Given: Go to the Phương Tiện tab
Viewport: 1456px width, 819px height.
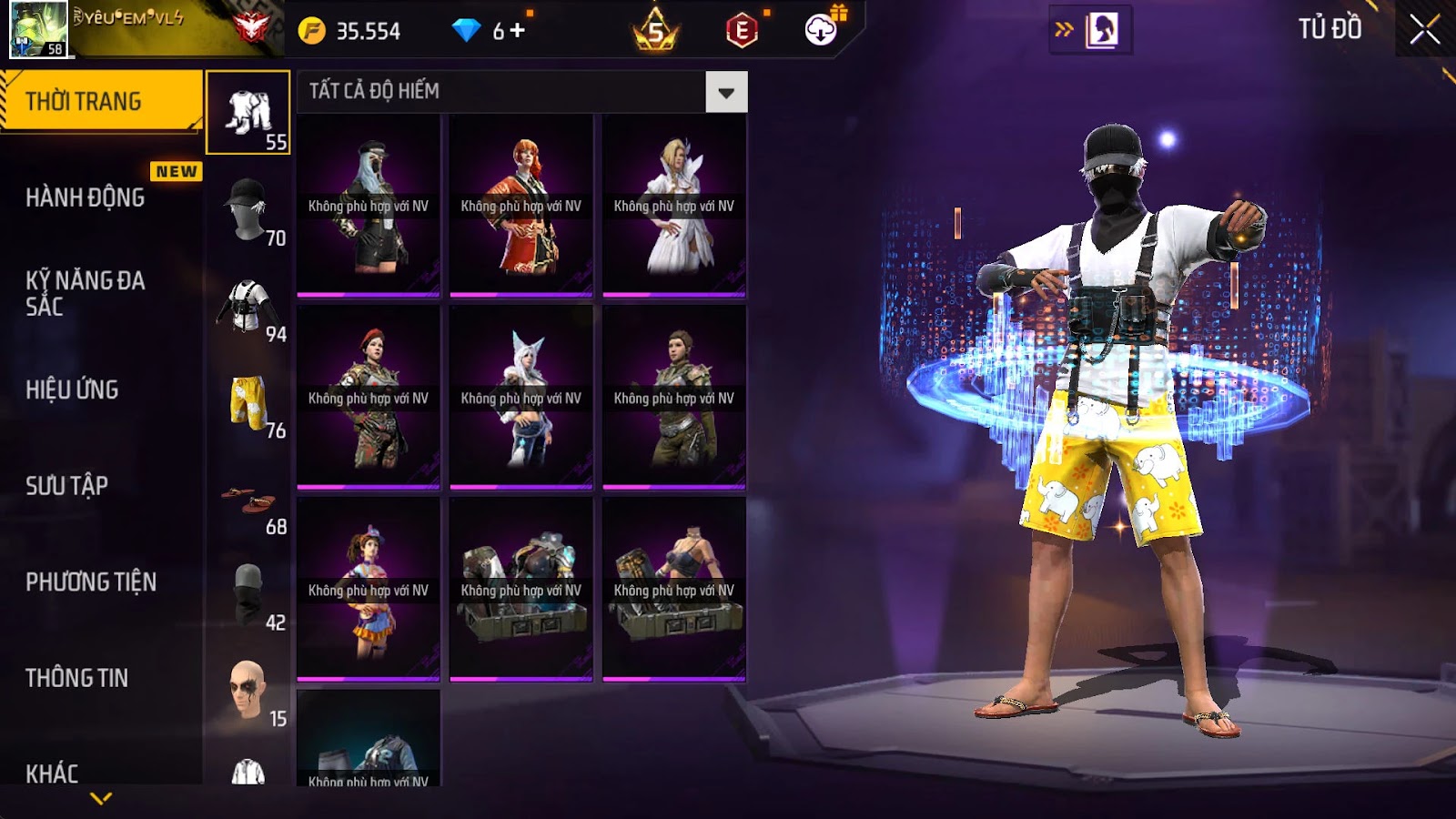Looking at the screenshot, I should [91, 581].
